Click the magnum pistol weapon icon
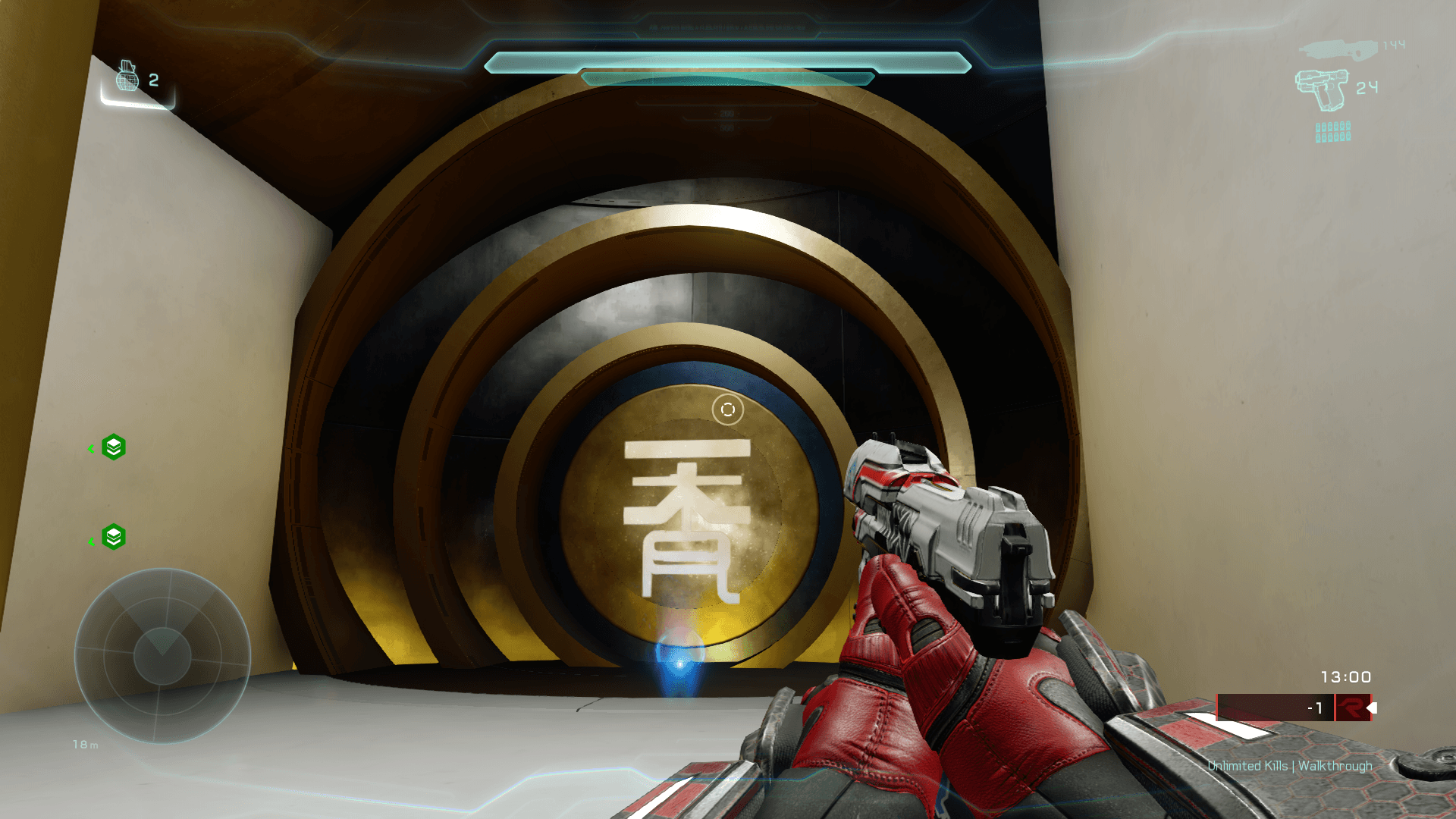1456x819 pixels. pyautogui.click(x=1322, y=89)
